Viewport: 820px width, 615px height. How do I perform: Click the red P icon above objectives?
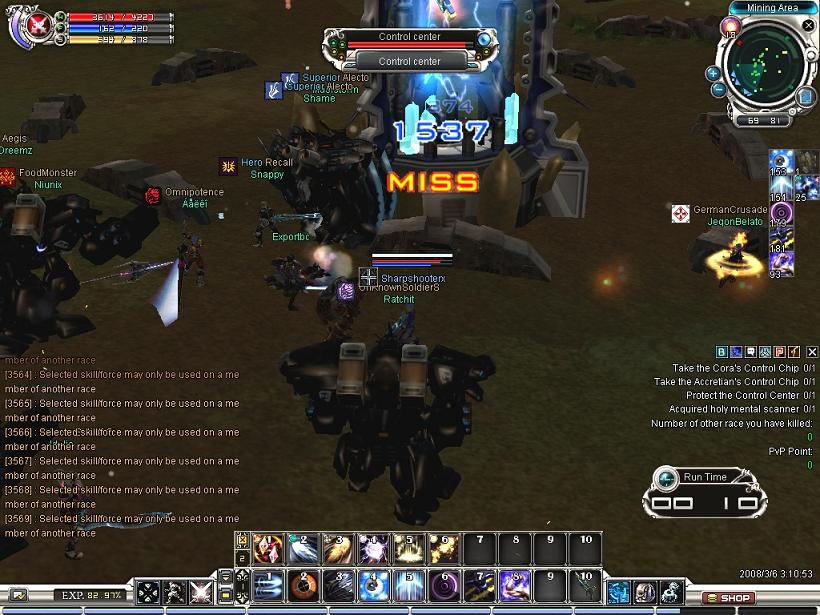pyautogui.click(x=780, y=352)
